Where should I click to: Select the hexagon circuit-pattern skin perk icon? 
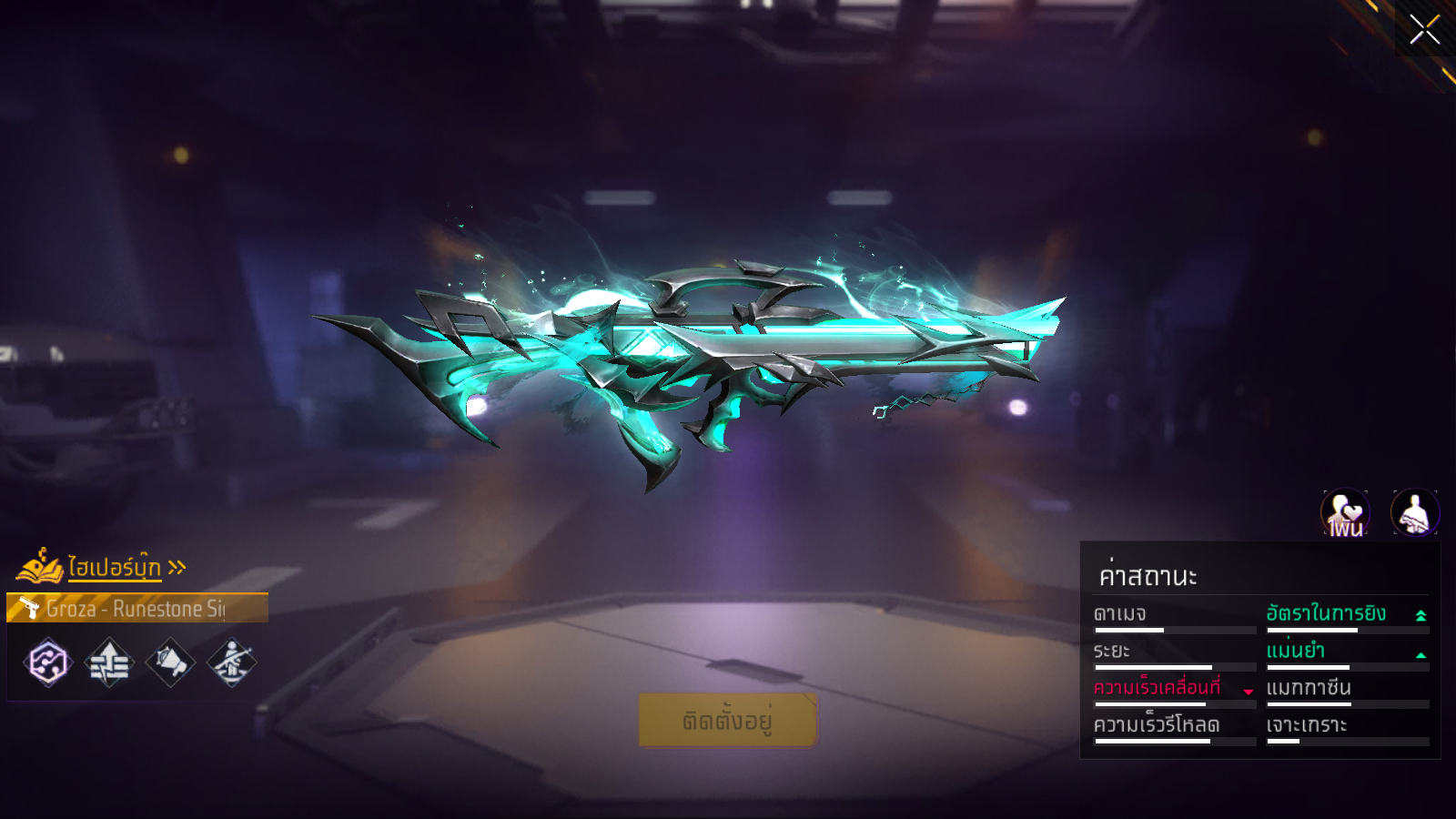(x=48, y=662)
